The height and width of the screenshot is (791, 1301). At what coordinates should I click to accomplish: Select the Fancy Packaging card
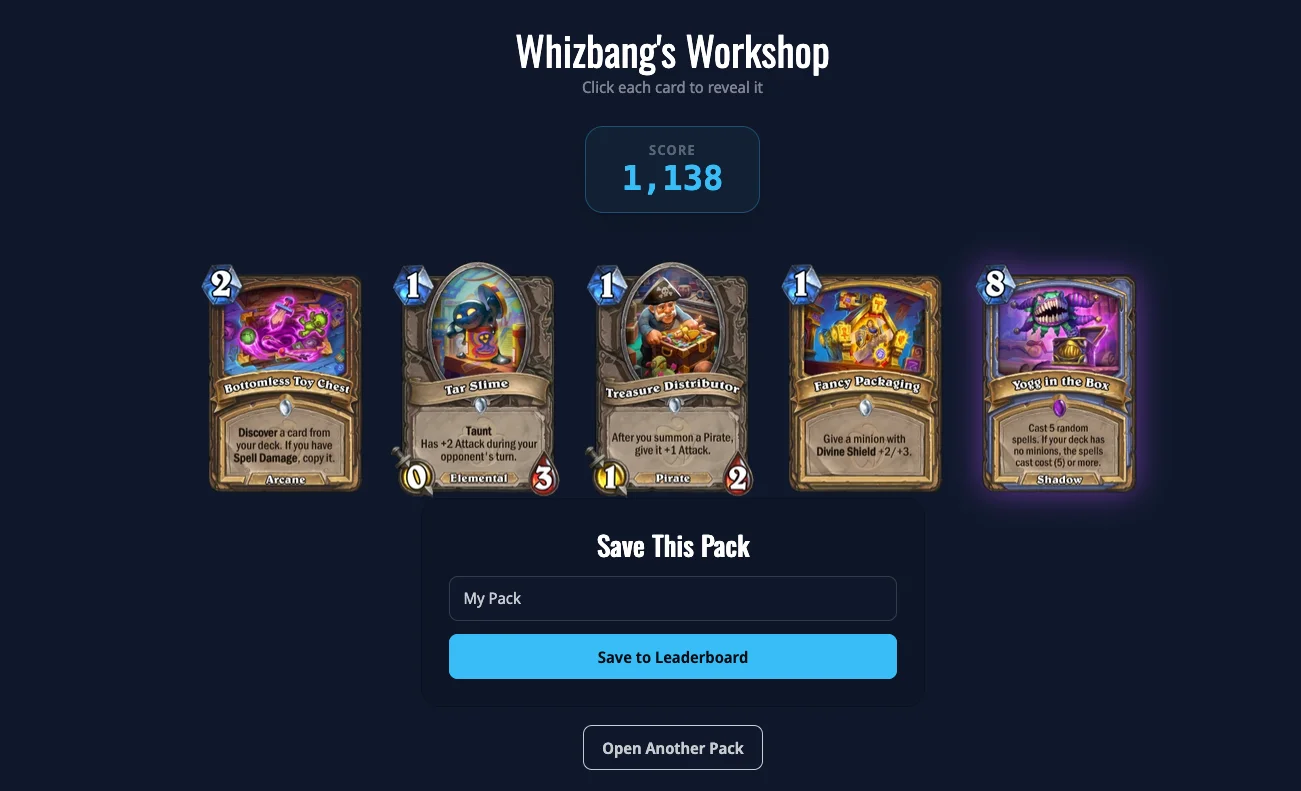[866, 384]
